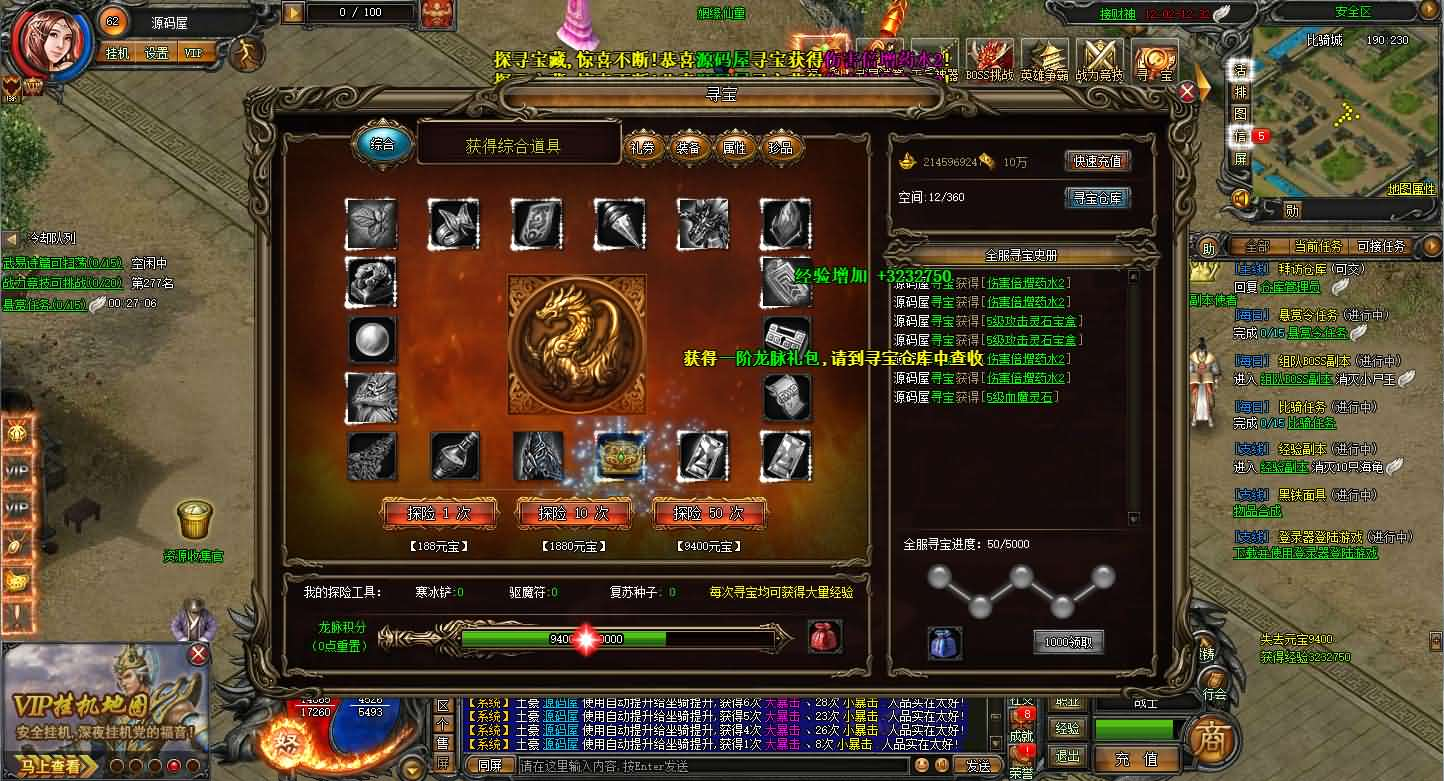
Task: Show the 珍品 tab
Action: point(781,147)
